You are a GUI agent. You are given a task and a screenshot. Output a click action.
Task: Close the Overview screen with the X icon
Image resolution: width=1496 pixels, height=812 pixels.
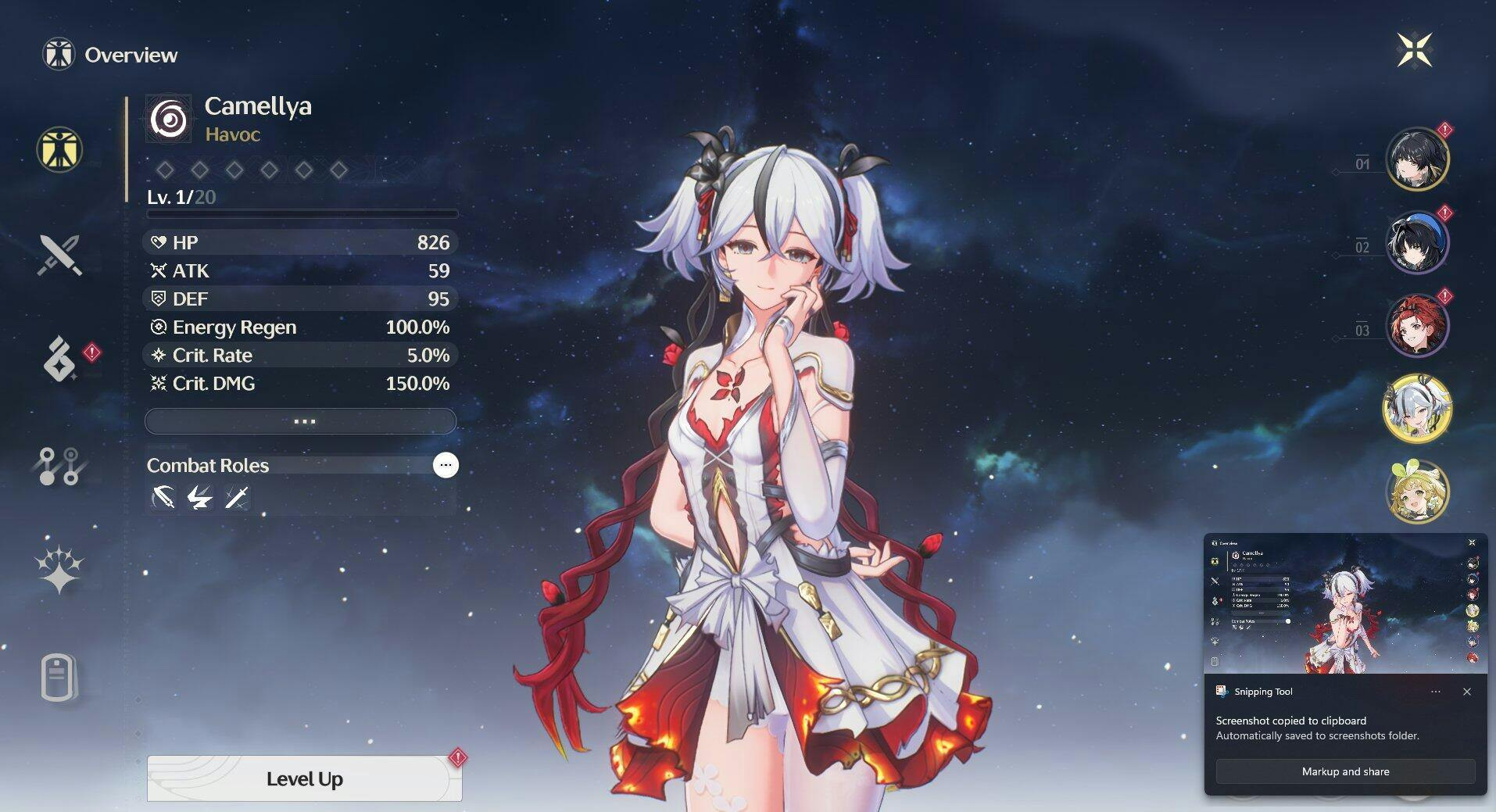coord(1414,51)
